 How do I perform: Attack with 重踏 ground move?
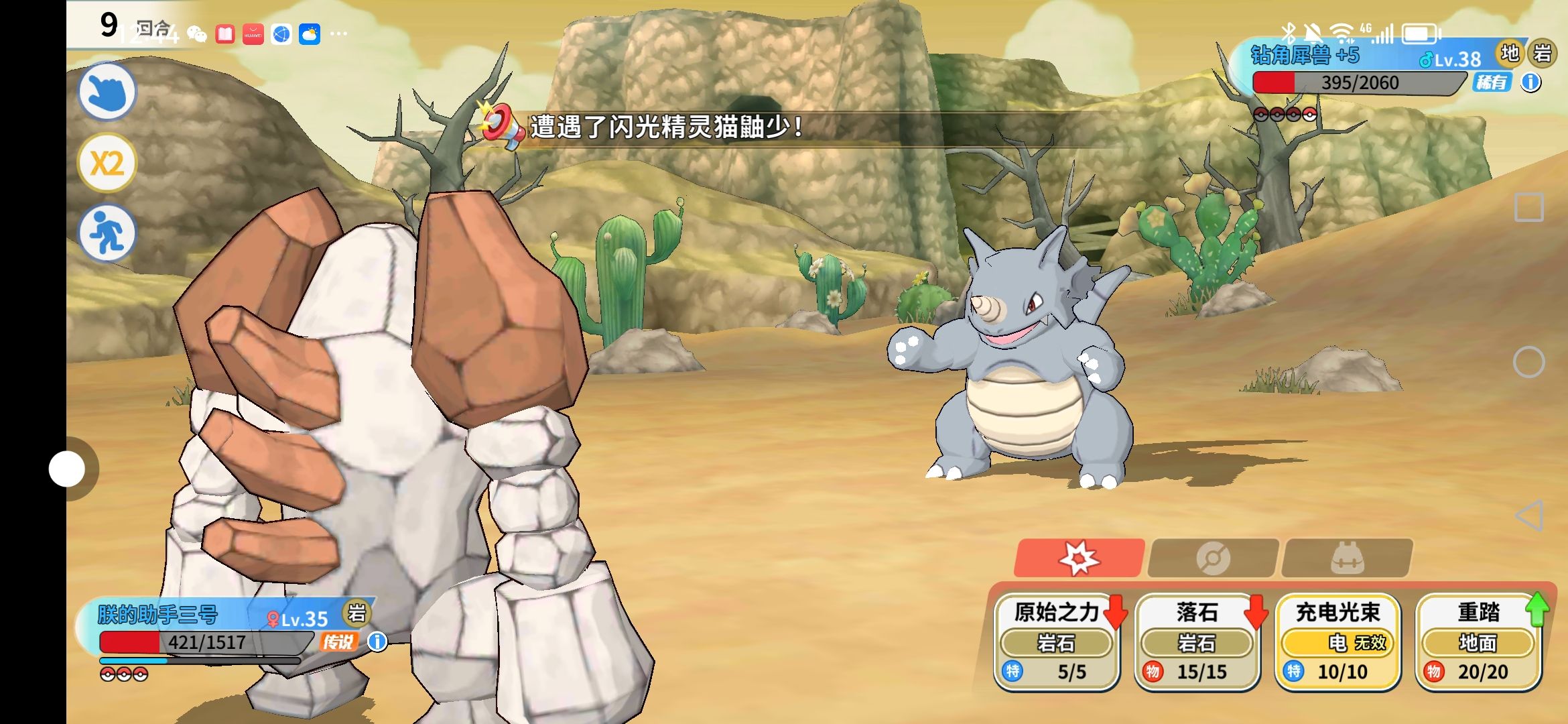[x=1478, y=641]
